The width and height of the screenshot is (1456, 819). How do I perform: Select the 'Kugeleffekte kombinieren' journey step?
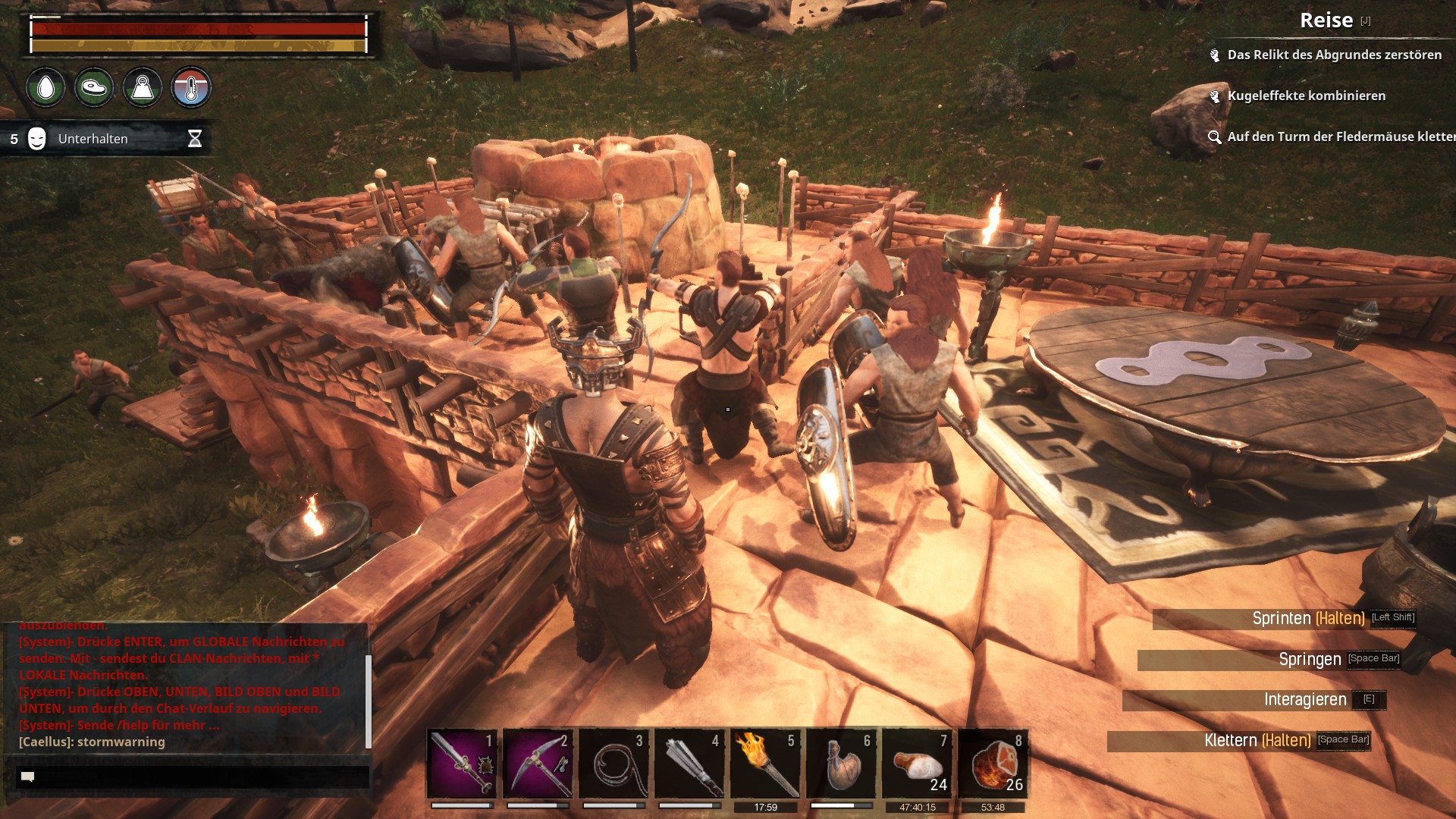tap(1306, 96)
